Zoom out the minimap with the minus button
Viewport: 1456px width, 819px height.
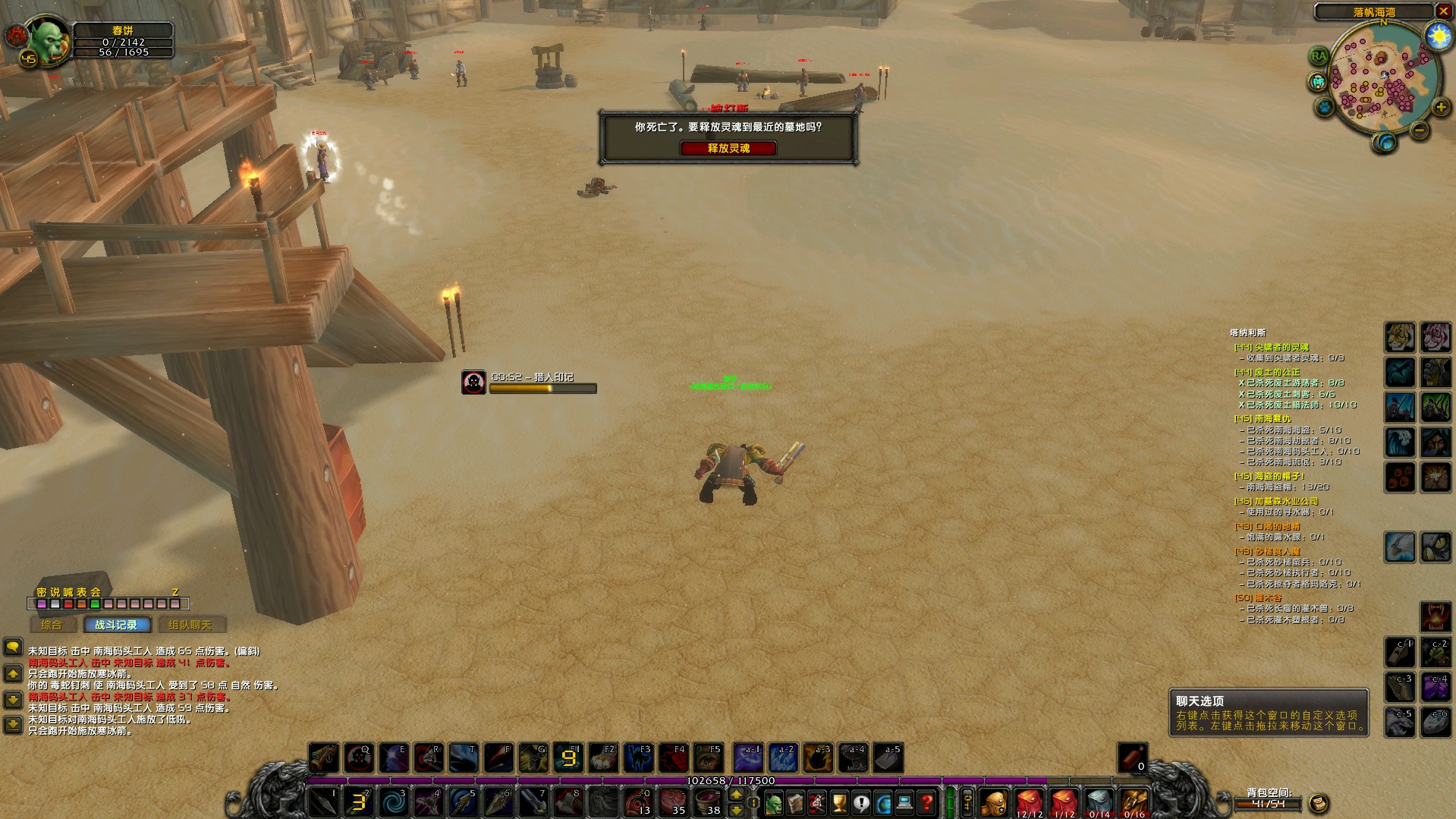(x=1419, y=131)
